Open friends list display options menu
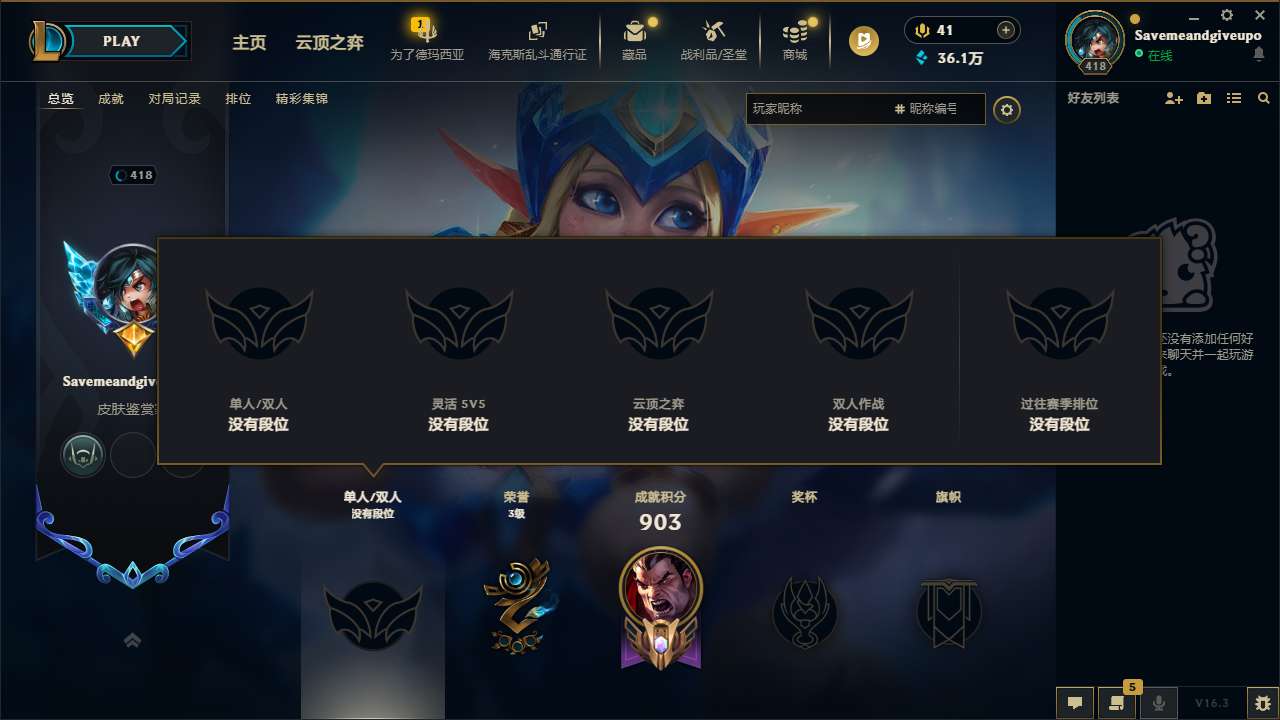Screen dimensions: 1280x720 tap(1234, 98)
